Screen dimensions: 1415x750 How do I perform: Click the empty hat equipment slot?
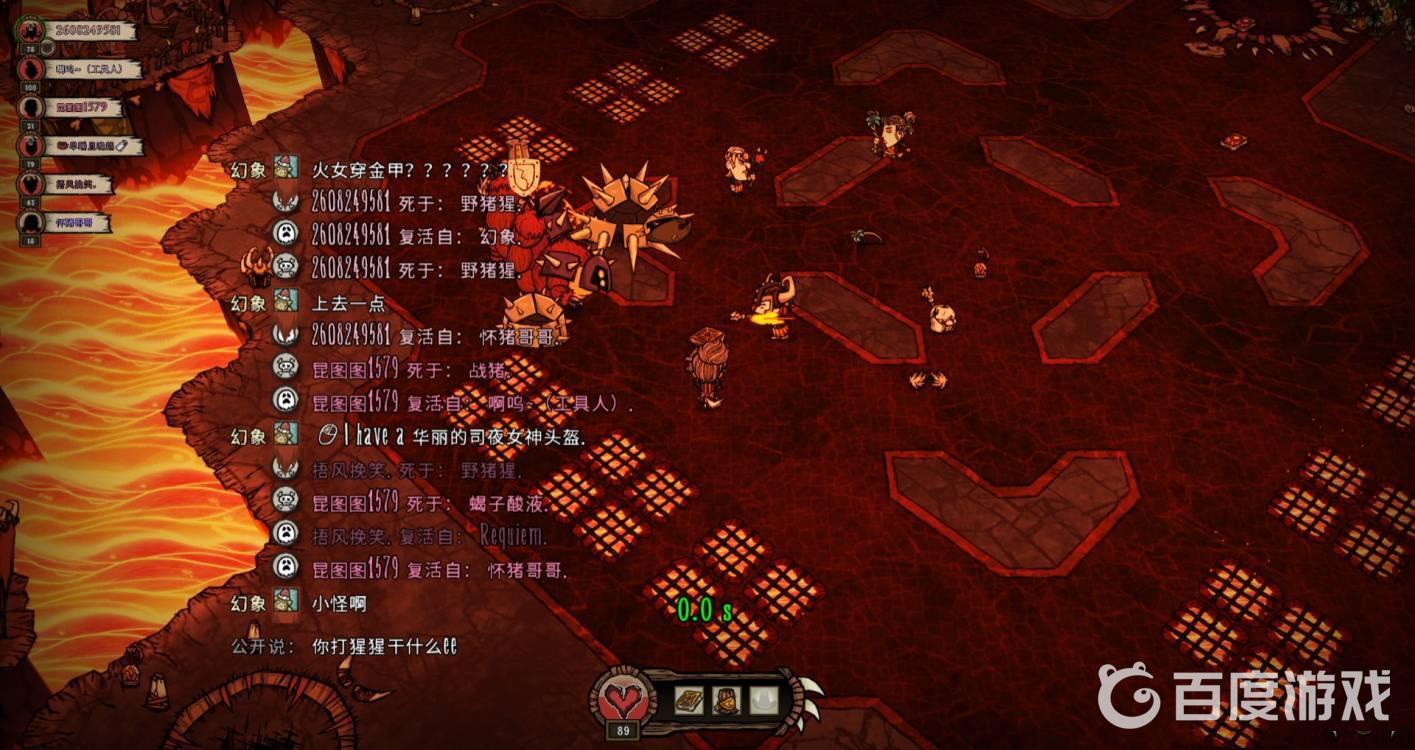point(764,698)
